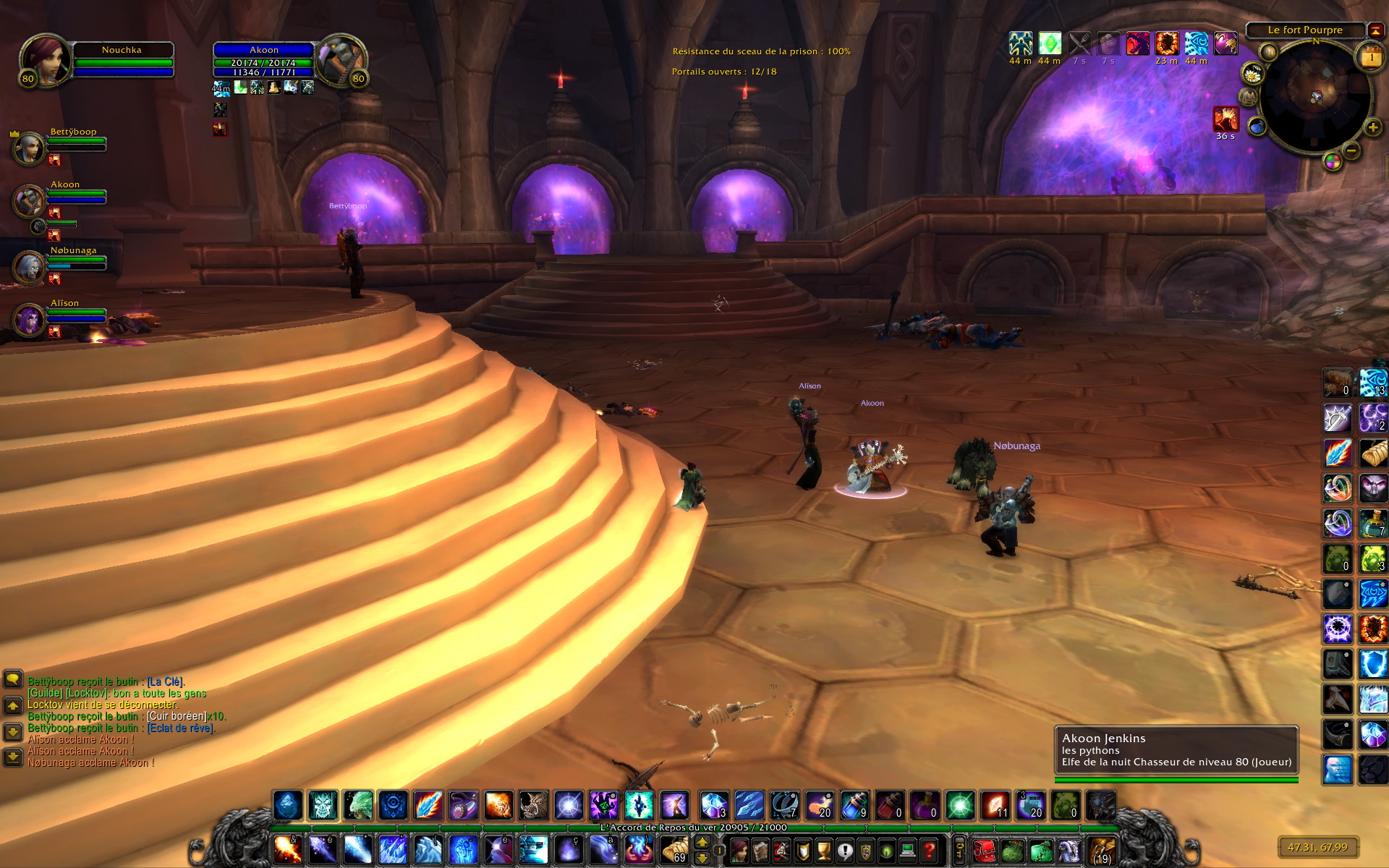Viewport: 1389px width, 868px height.
Task: Target party member Alïson's portrait
Action: click(29, 320)
